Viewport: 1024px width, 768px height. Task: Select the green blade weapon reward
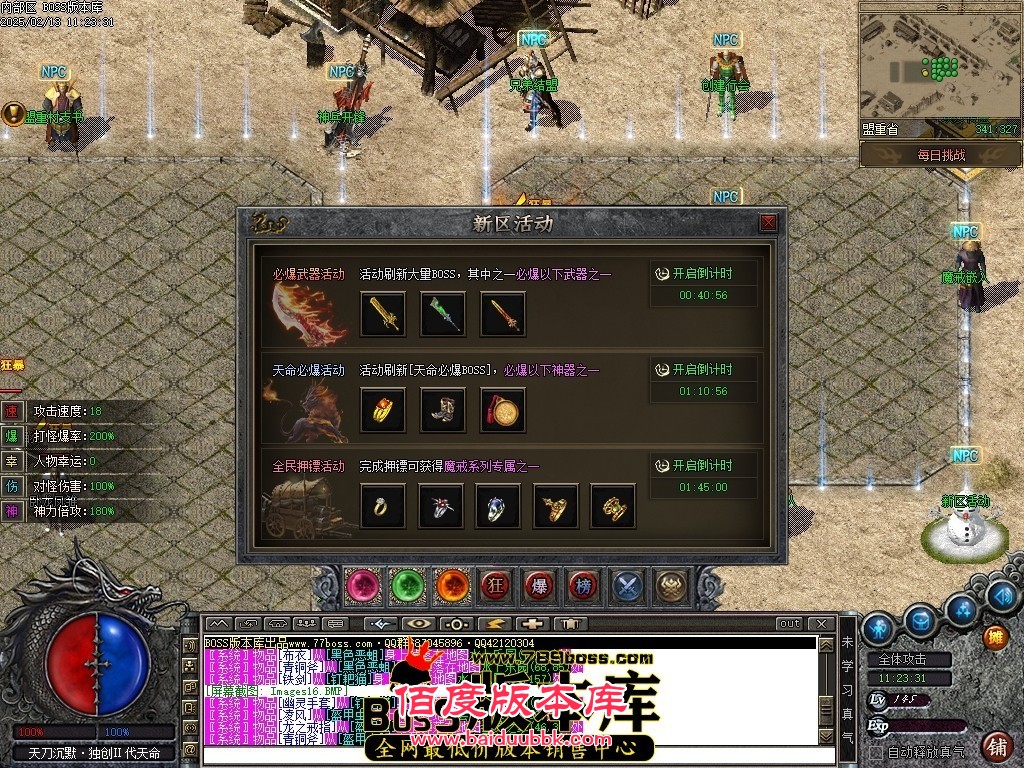[x=441, y=314]
